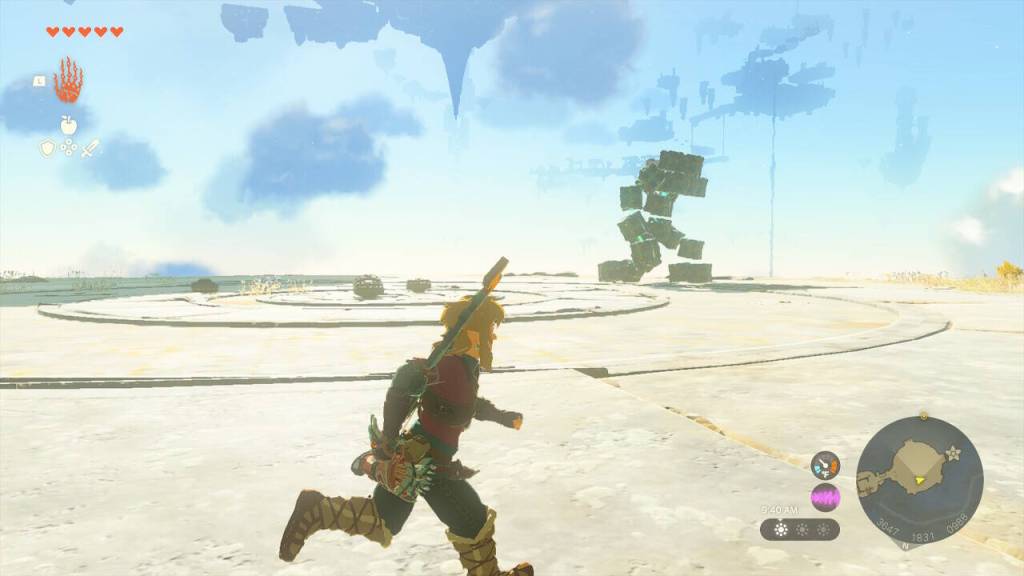Open the circular minimap
1024x576 pixels.
[x=919, y=480]
